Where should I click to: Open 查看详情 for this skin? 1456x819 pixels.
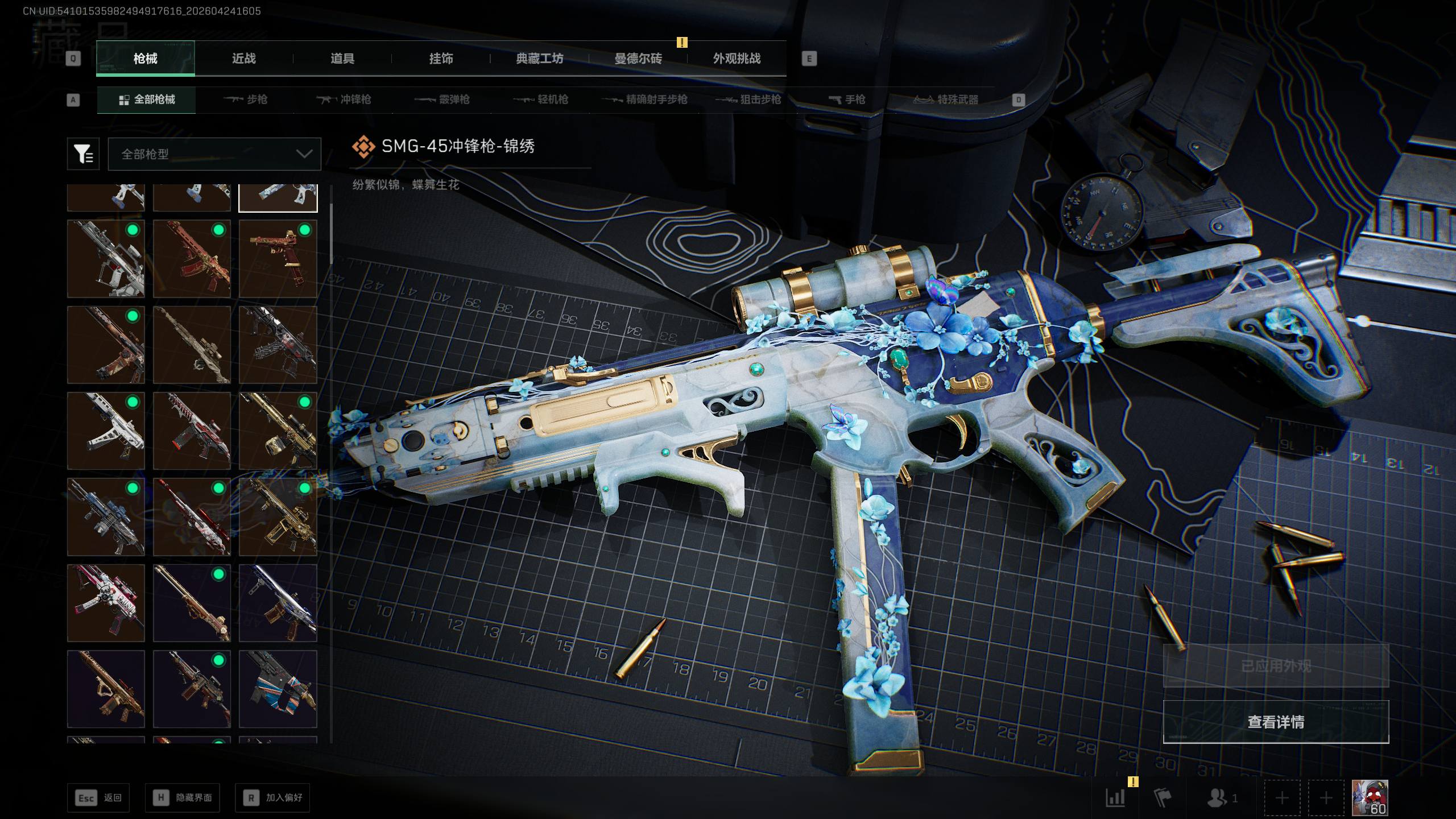1276,722
